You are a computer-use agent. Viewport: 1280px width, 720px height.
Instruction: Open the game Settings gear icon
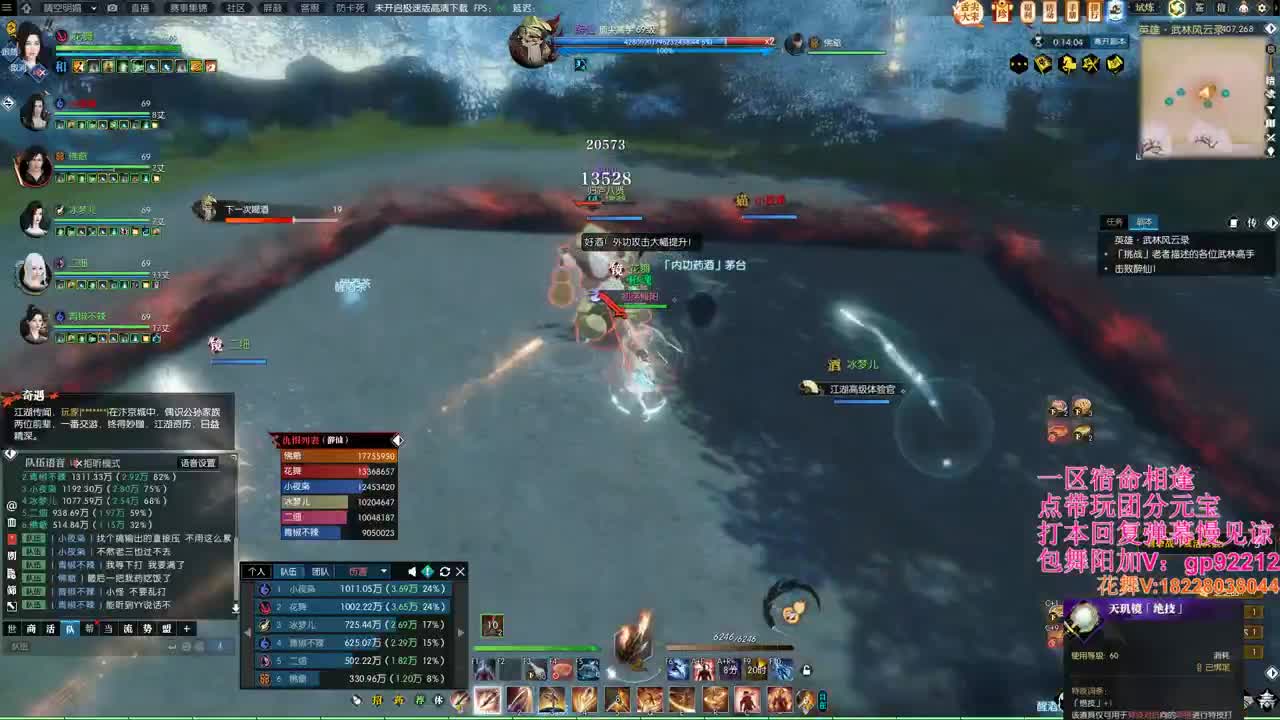[1262, 9]
